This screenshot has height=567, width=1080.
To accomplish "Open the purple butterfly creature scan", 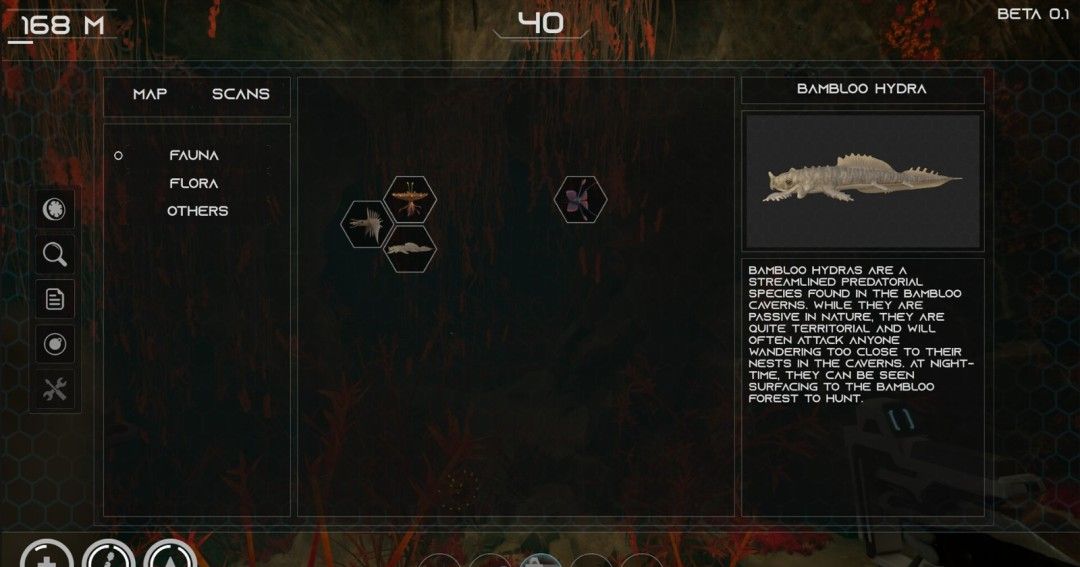I will pyautogui.click(x=580, y=199).
